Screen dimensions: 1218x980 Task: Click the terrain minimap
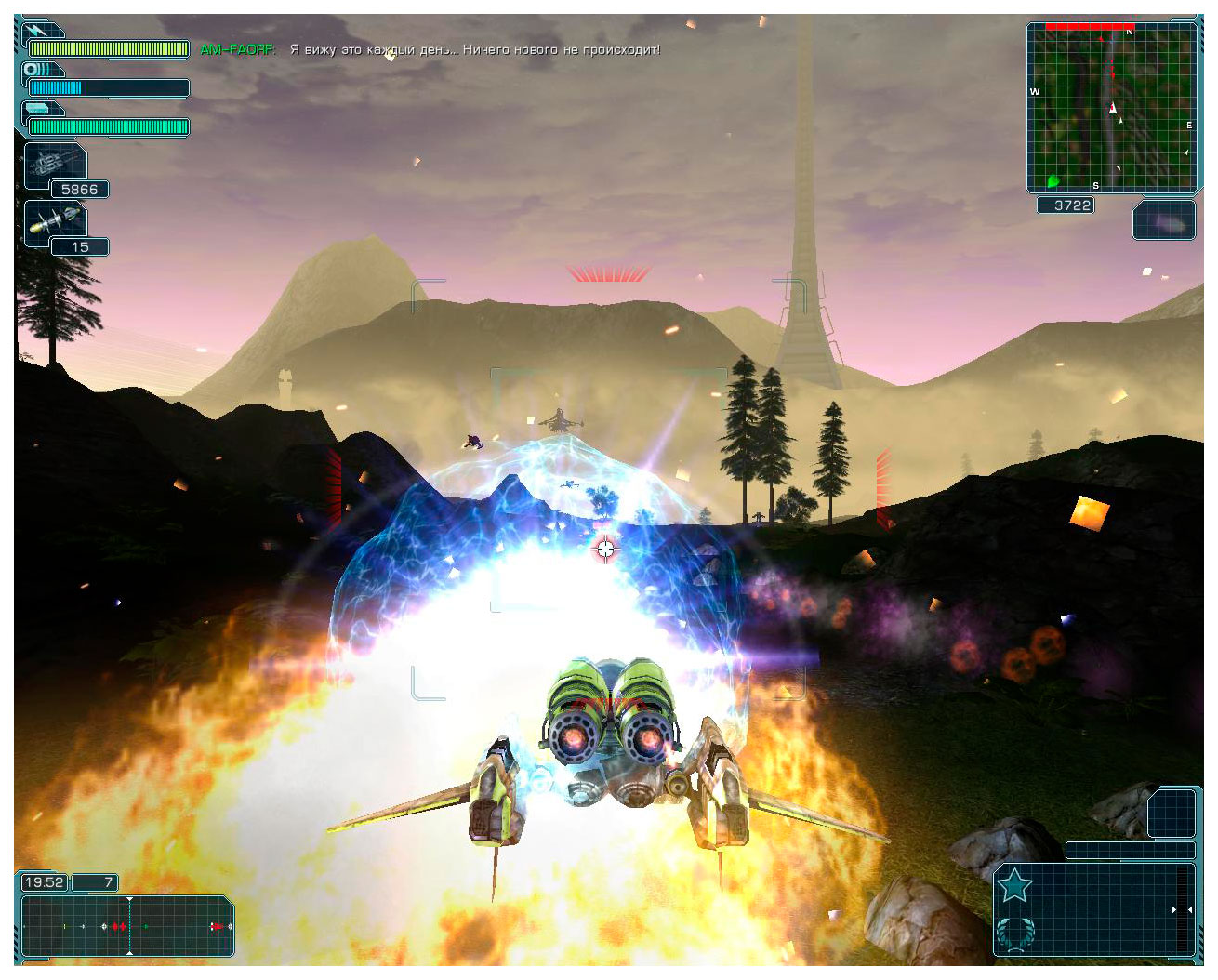(1111, 107)
